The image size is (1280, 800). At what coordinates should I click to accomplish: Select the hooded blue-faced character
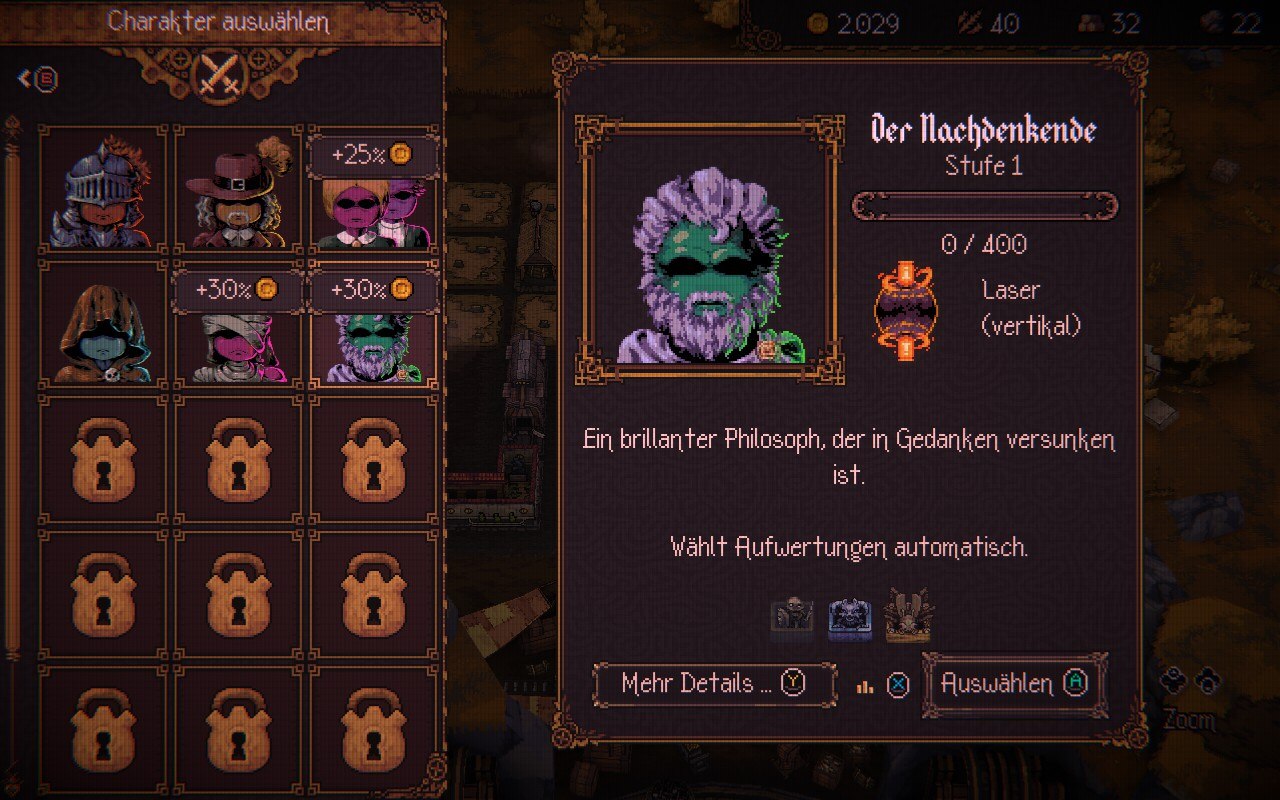tap(102, 325)
